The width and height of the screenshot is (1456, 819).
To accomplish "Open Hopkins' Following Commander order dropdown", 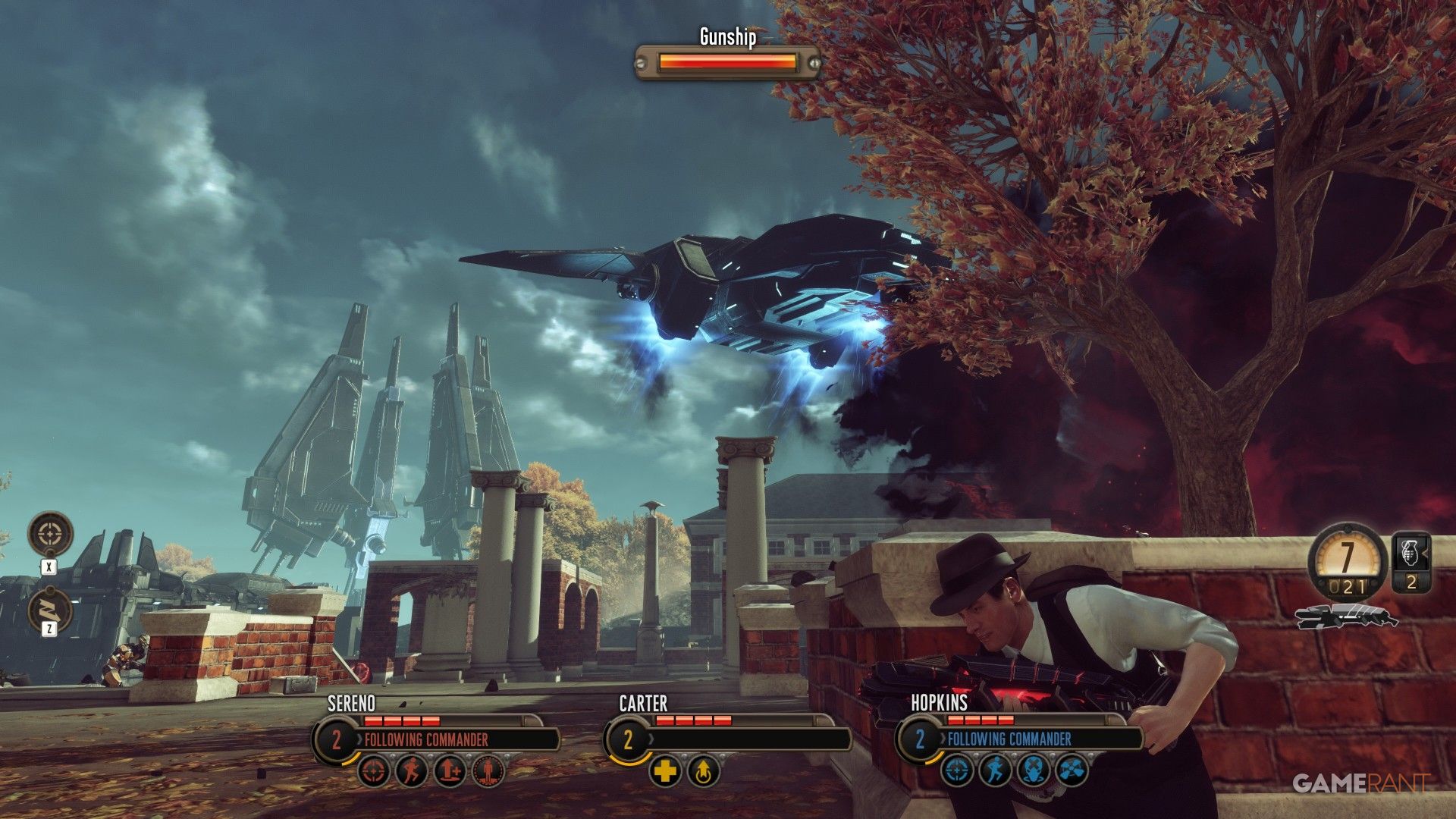I will point(1009,738).
